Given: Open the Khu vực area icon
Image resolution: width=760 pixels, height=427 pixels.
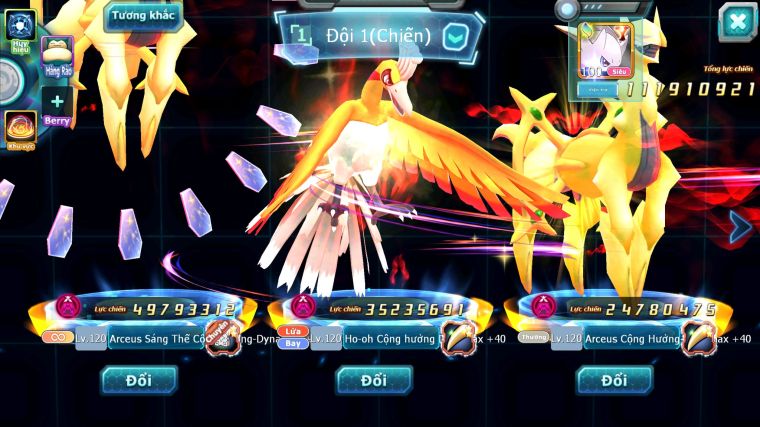Looking at the screenshot, I should point(20,129).
